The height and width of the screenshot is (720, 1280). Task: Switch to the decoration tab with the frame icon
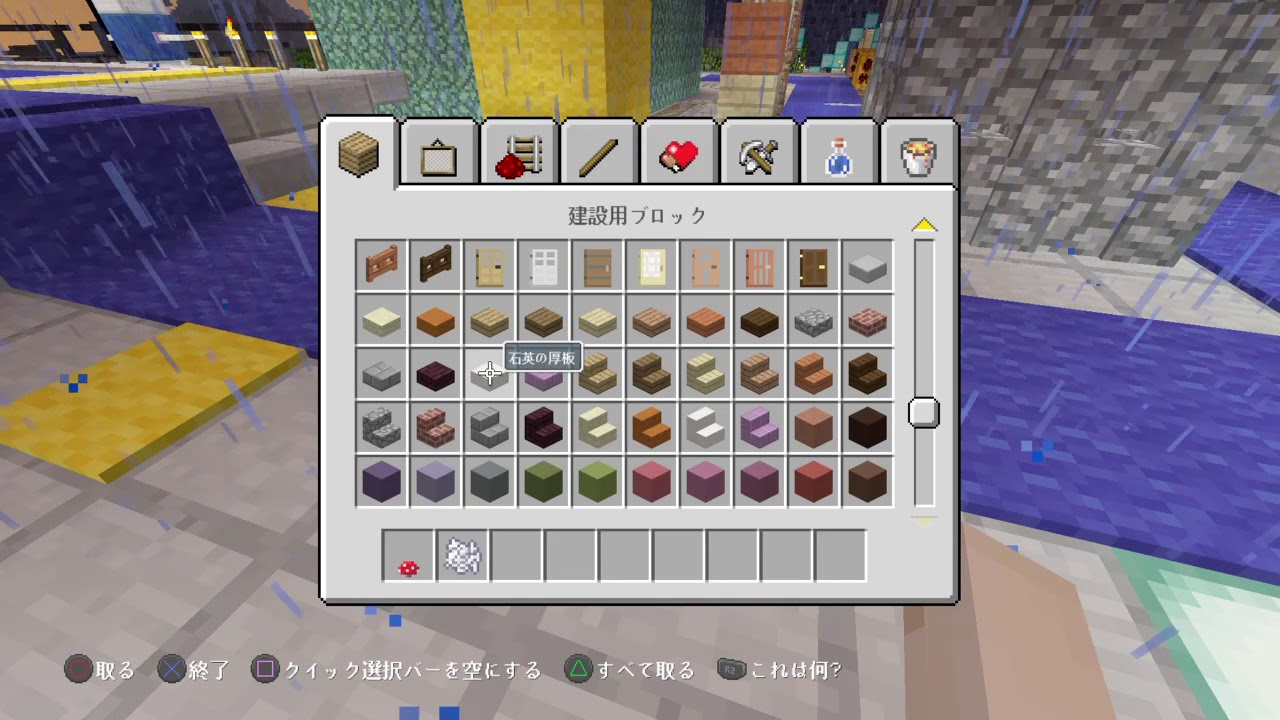[438, 152]
